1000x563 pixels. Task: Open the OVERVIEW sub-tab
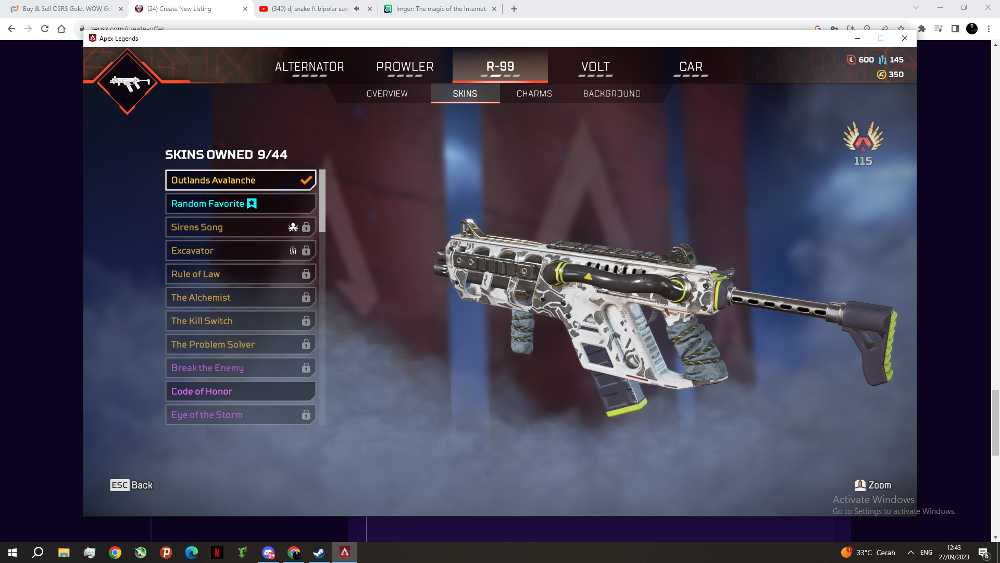click(387, 94)
